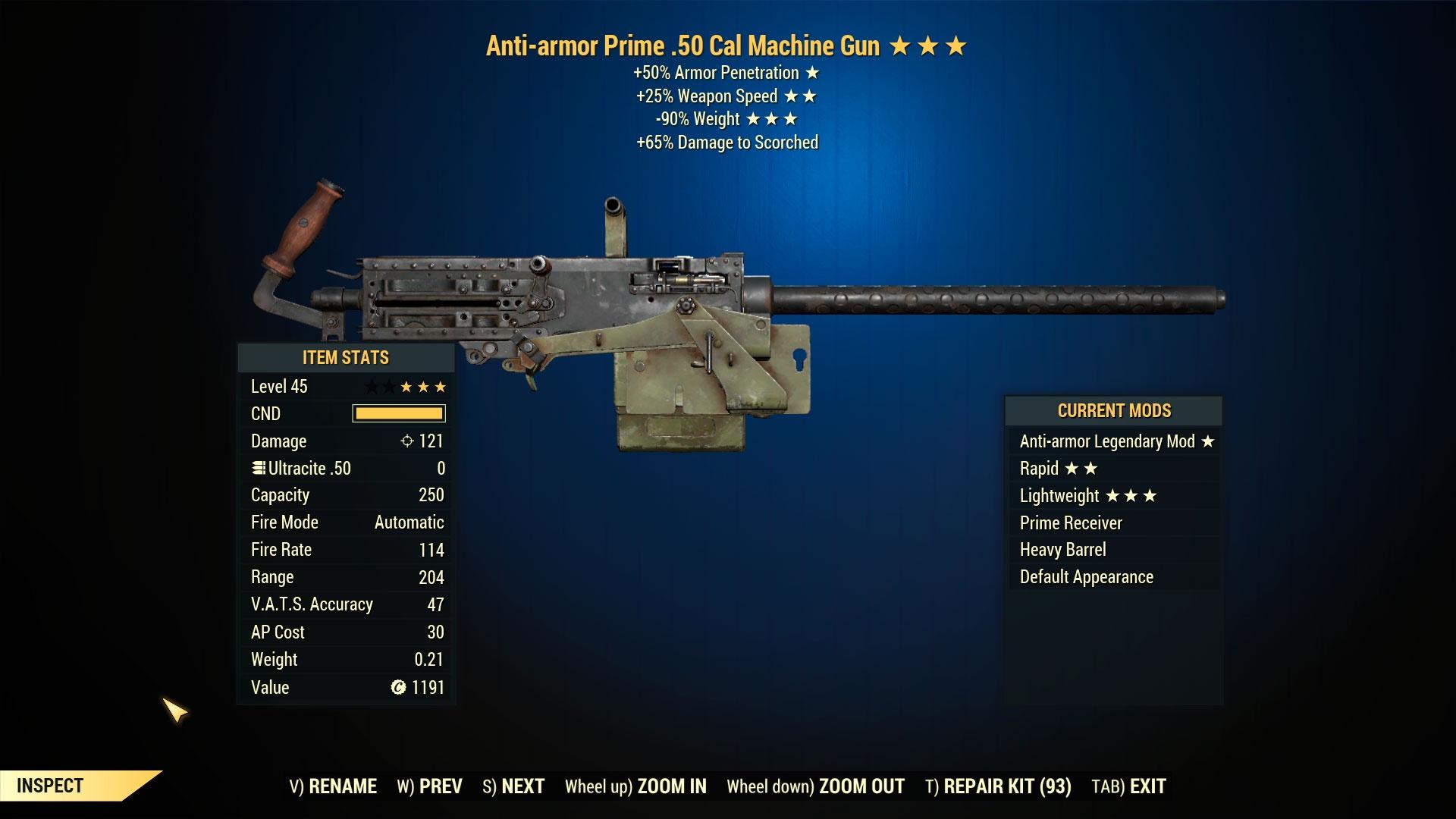Viewport: 1456px width, 819px height.
Task: Select the ZOOM OUT control
Action: (x=815, y=786)
